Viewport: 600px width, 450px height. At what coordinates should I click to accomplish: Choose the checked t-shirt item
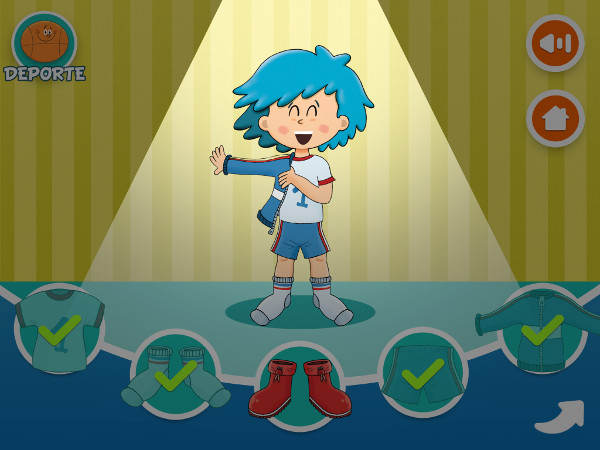point(59,329)
